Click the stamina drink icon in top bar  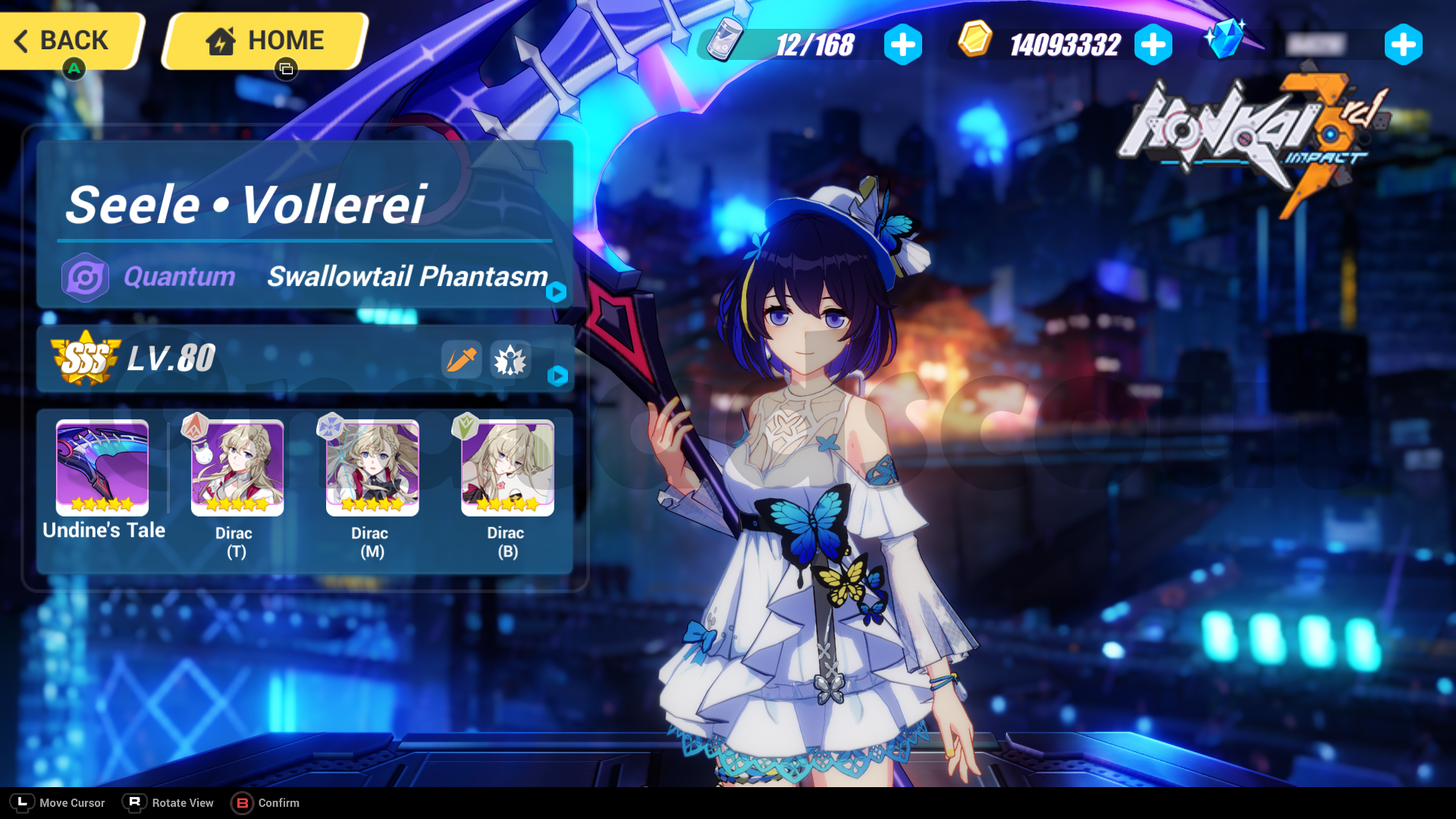click(x=722, y=44)
